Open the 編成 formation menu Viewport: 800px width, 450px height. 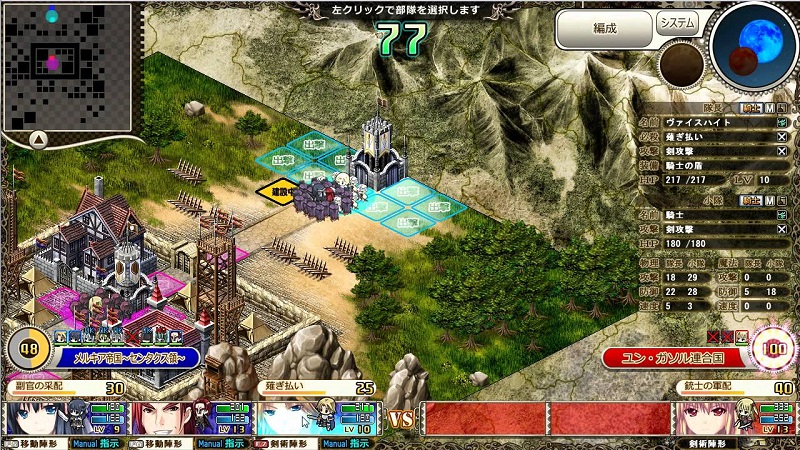point(602,28)
